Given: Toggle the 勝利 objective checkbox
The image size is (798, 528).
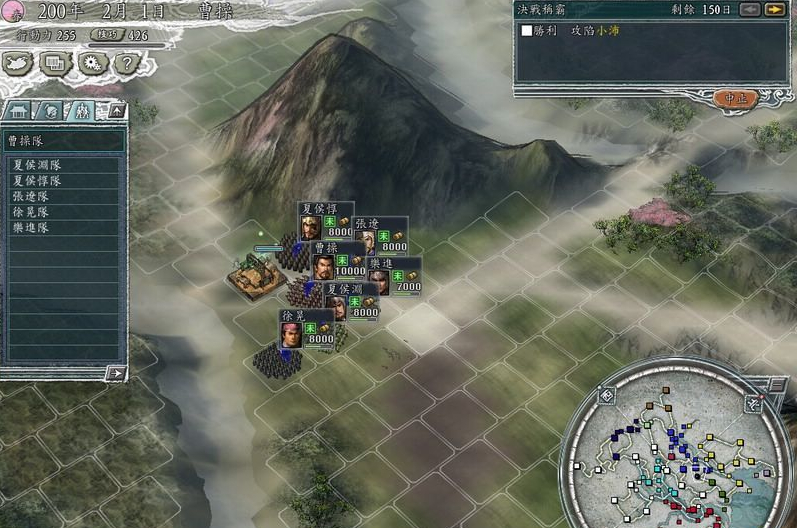Looking at the screenshot, I should pos(527,31).
